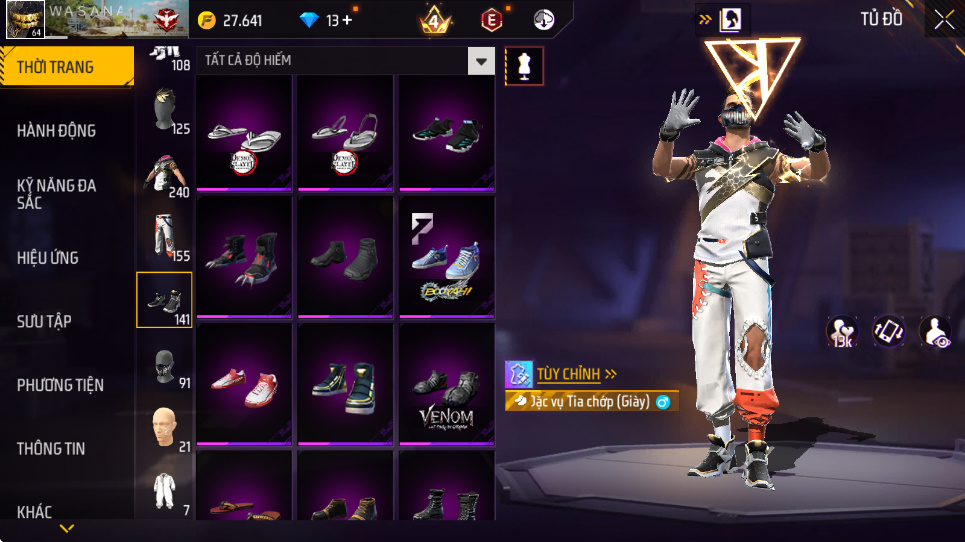Screen dimensions: 965x542
Task: Select the black clawed boots item
Action: pos(244,258)
